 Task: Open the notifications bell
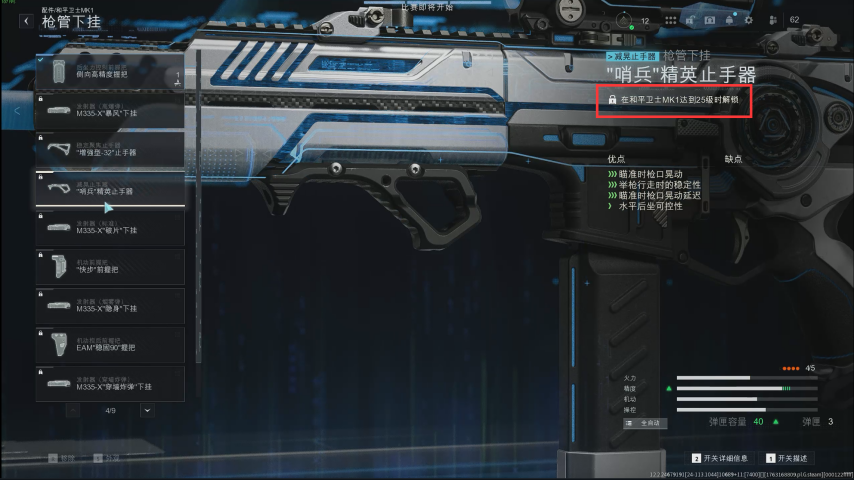pyautogui.click(x=729, y=20)
